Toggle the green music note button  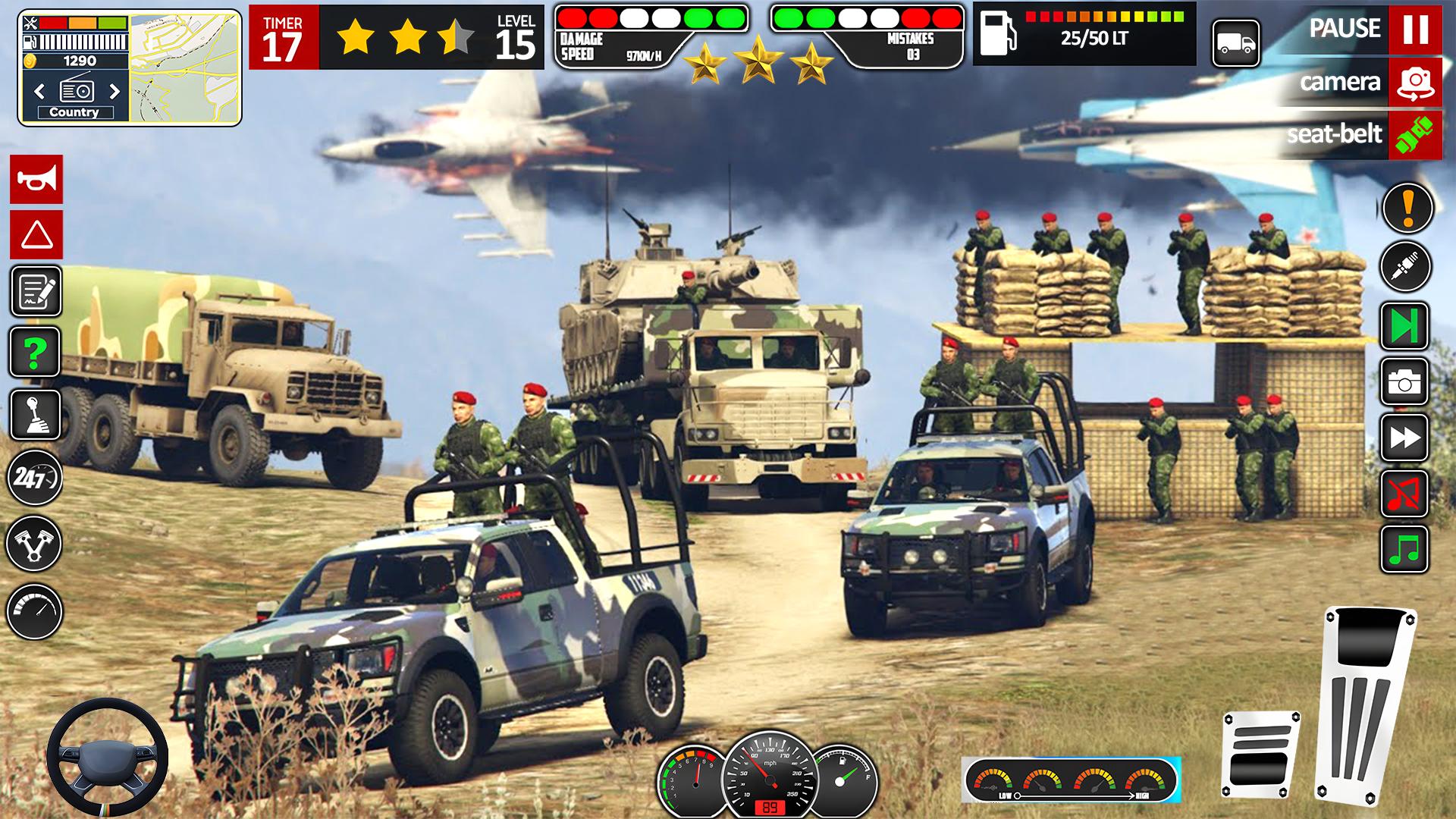(x=1404, y=548)
